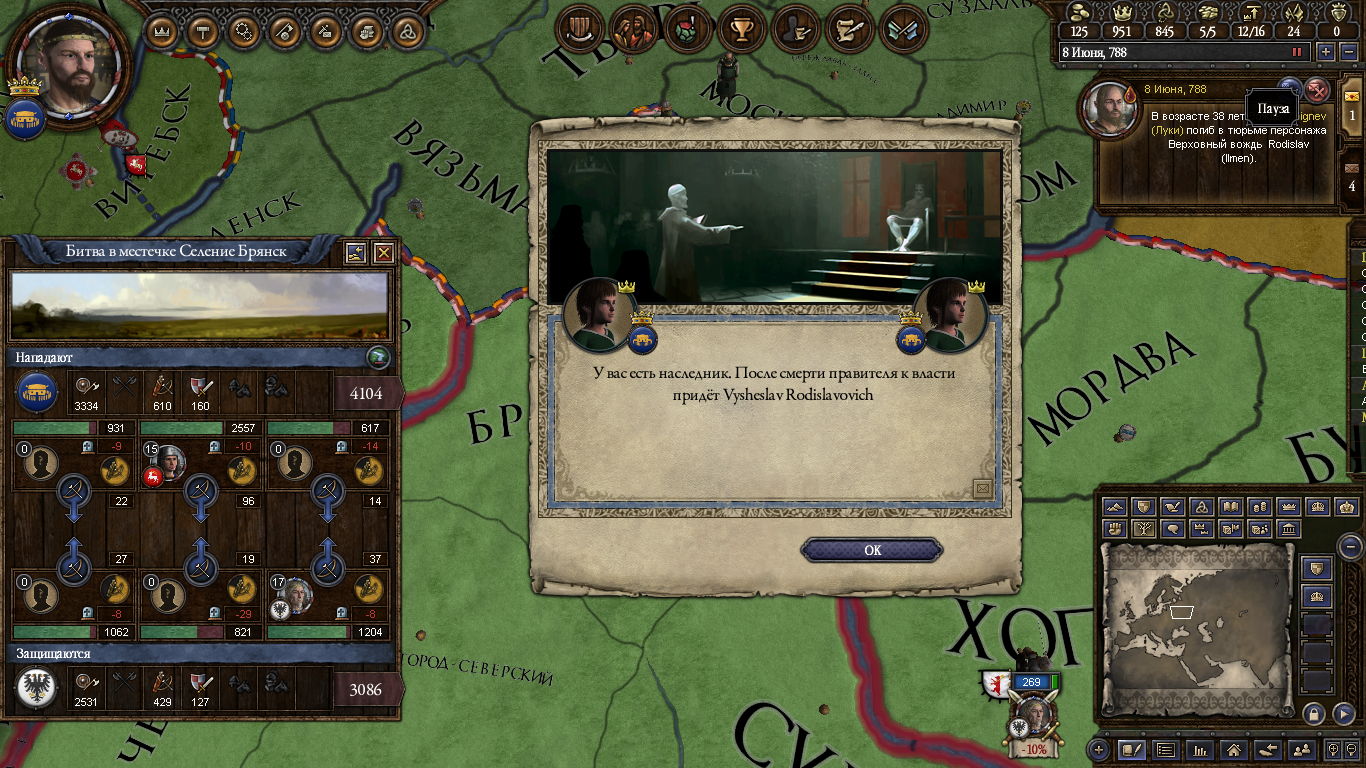Dismiss the prisoner death notification

1318,88
